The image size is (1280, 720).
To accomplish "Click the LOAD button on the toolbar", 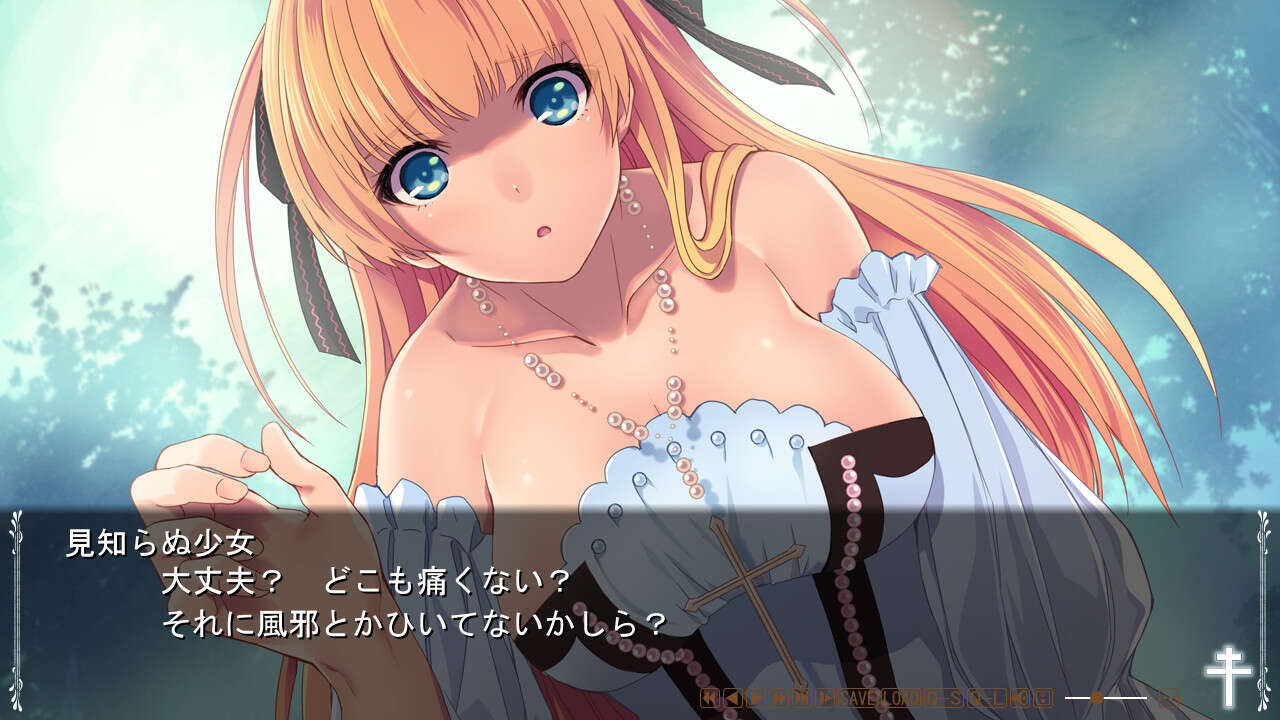I will [x=900, y=699].
